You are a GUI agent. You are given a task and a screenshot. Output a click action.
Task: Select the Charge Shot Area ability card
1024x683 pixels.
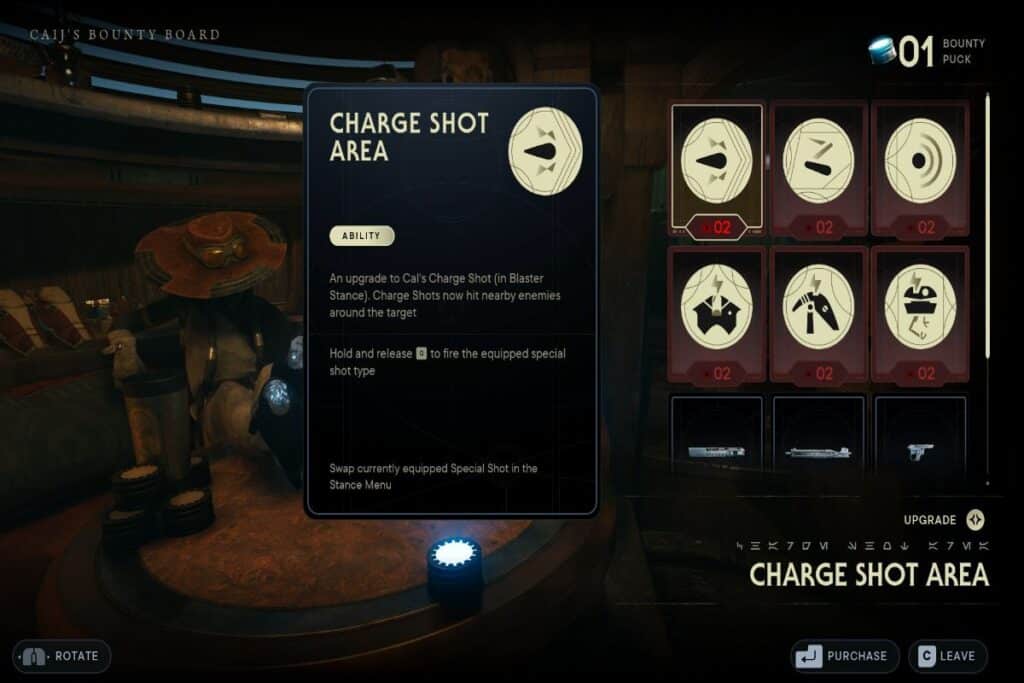[716, 168]
